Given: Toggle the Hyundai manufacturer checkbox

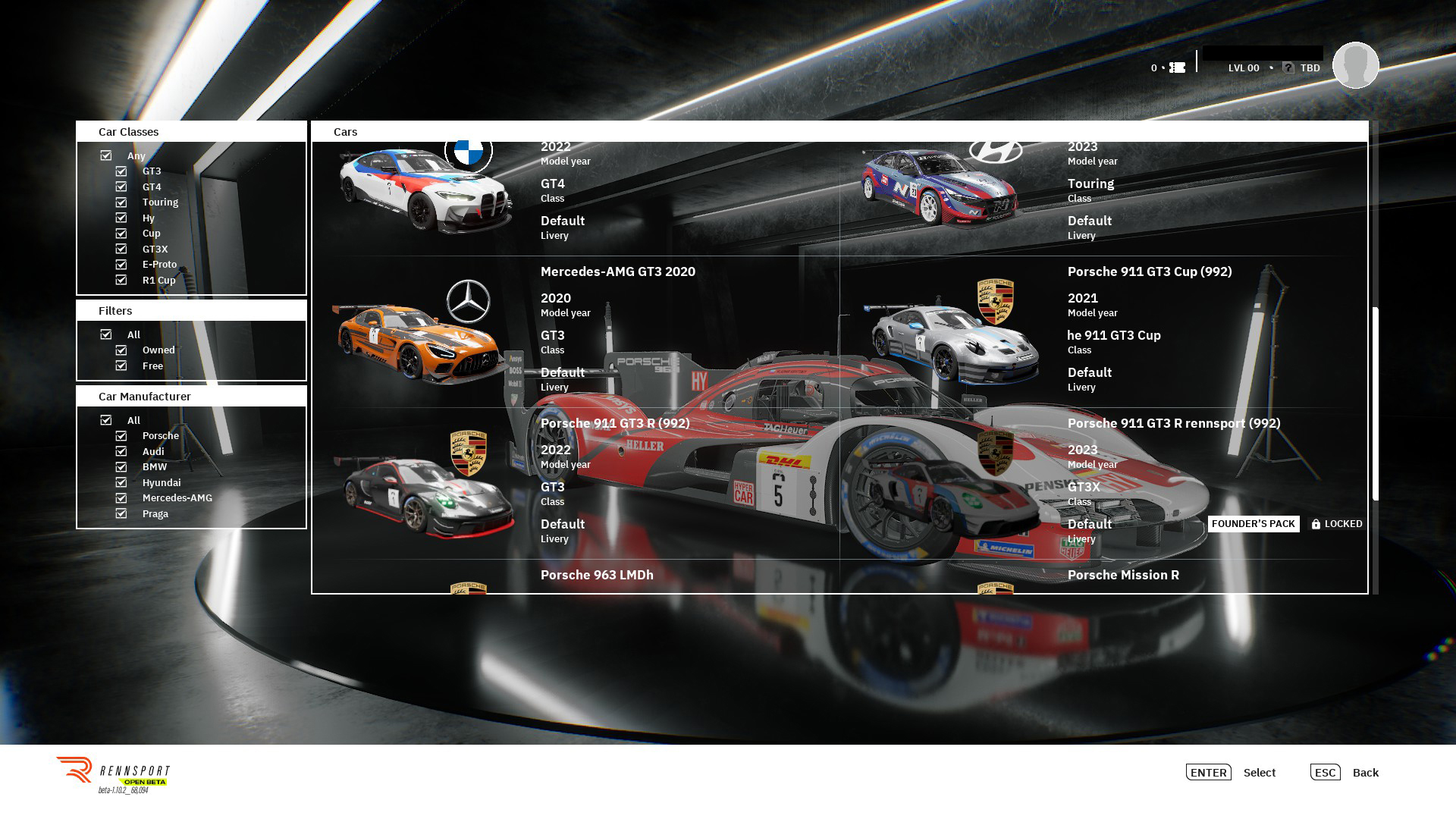Looking at the screenshot, I should [121, 482].
